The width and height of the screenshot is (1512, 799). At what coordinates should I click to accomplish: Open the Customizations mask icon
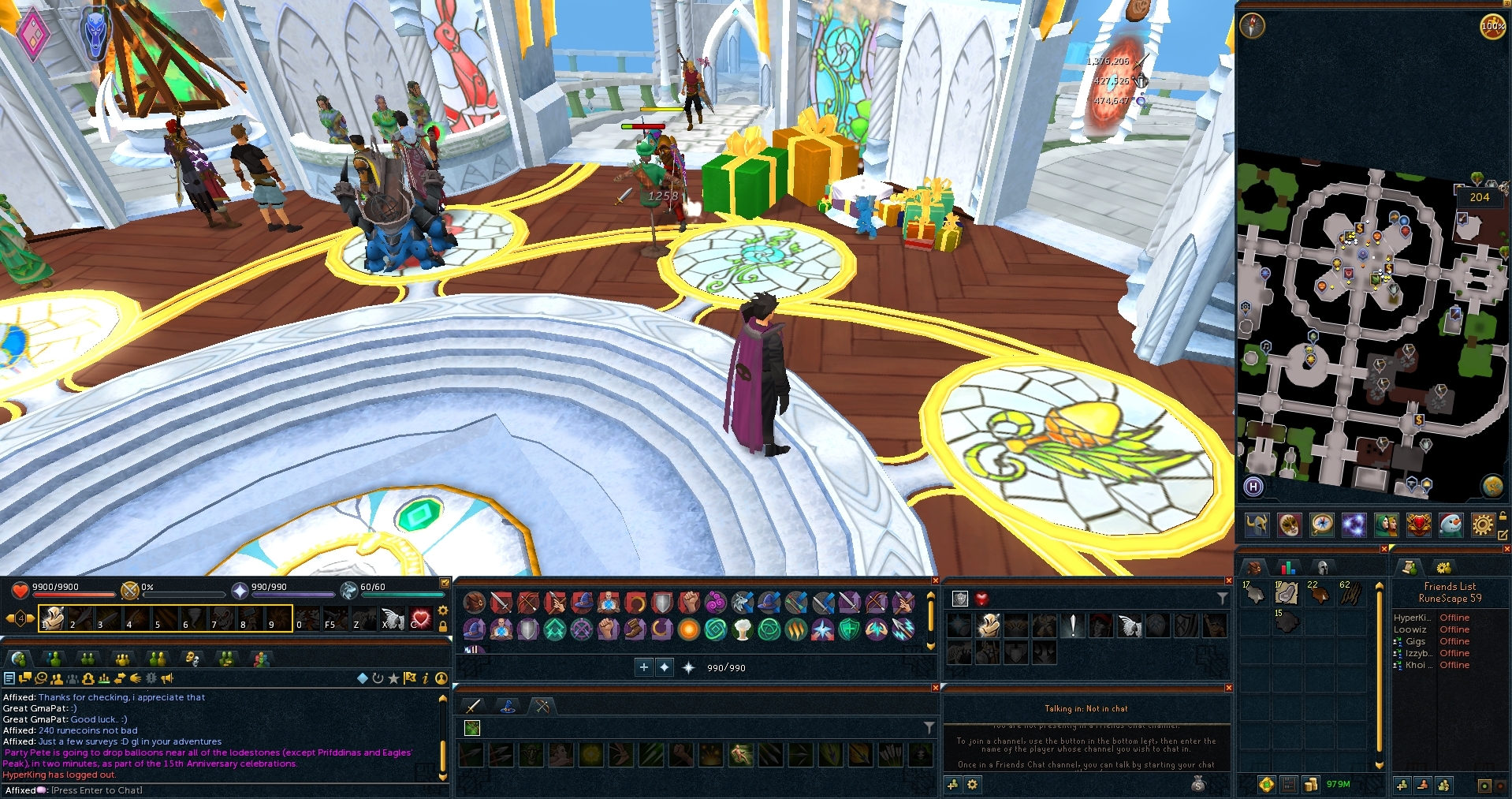(x=1290, y=526)
